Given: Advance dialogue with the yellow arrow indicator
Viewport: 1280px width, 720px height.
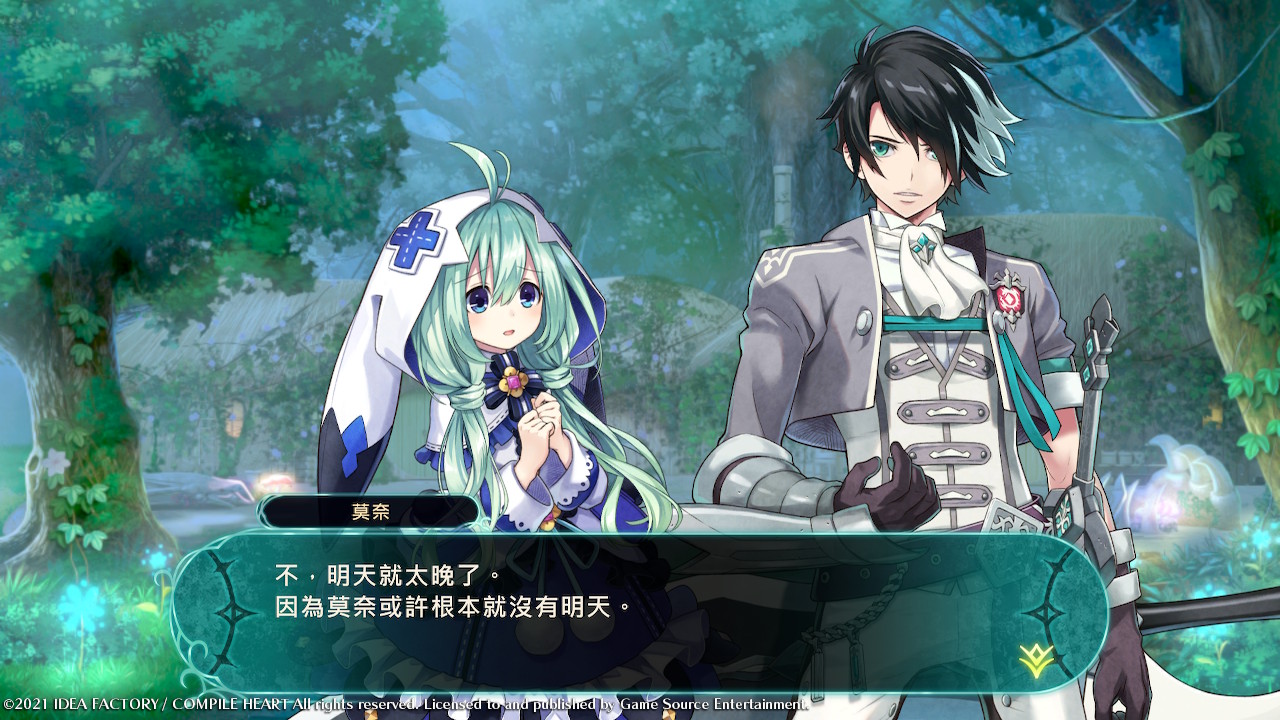Looking at the screenshot, I should pos(1035,658).
